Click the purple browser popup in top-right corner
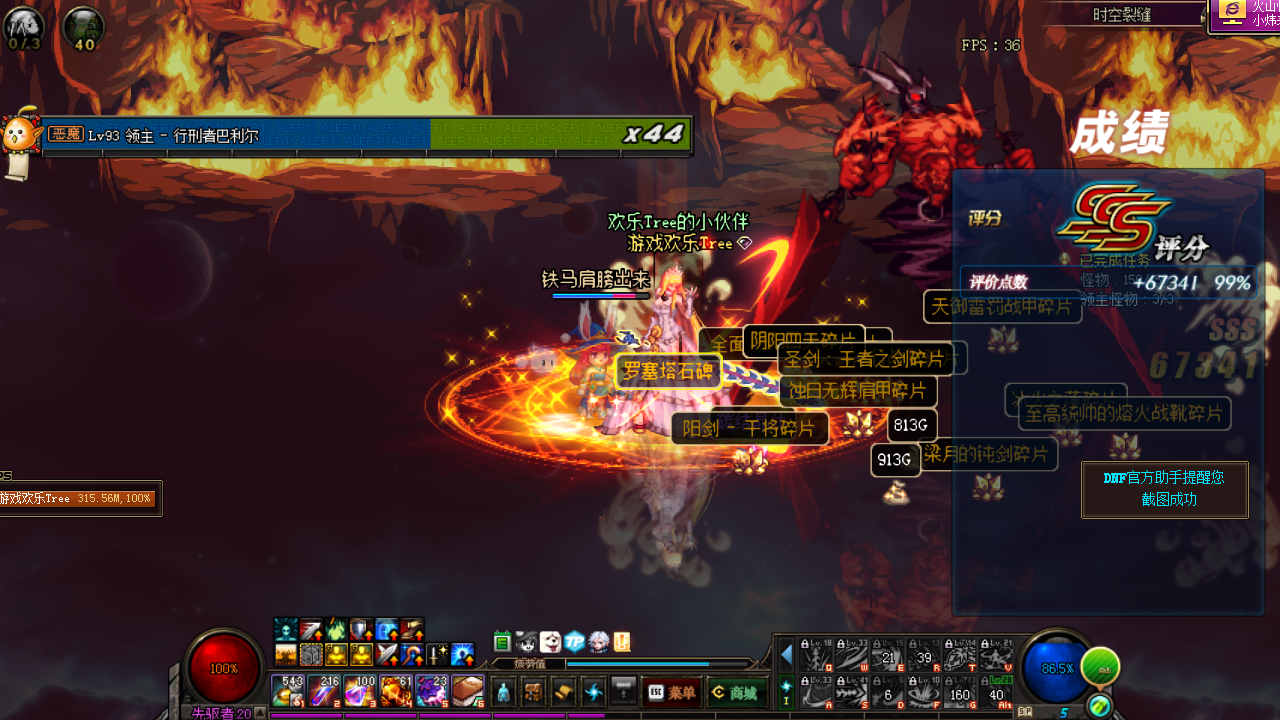 point(1246,14)
